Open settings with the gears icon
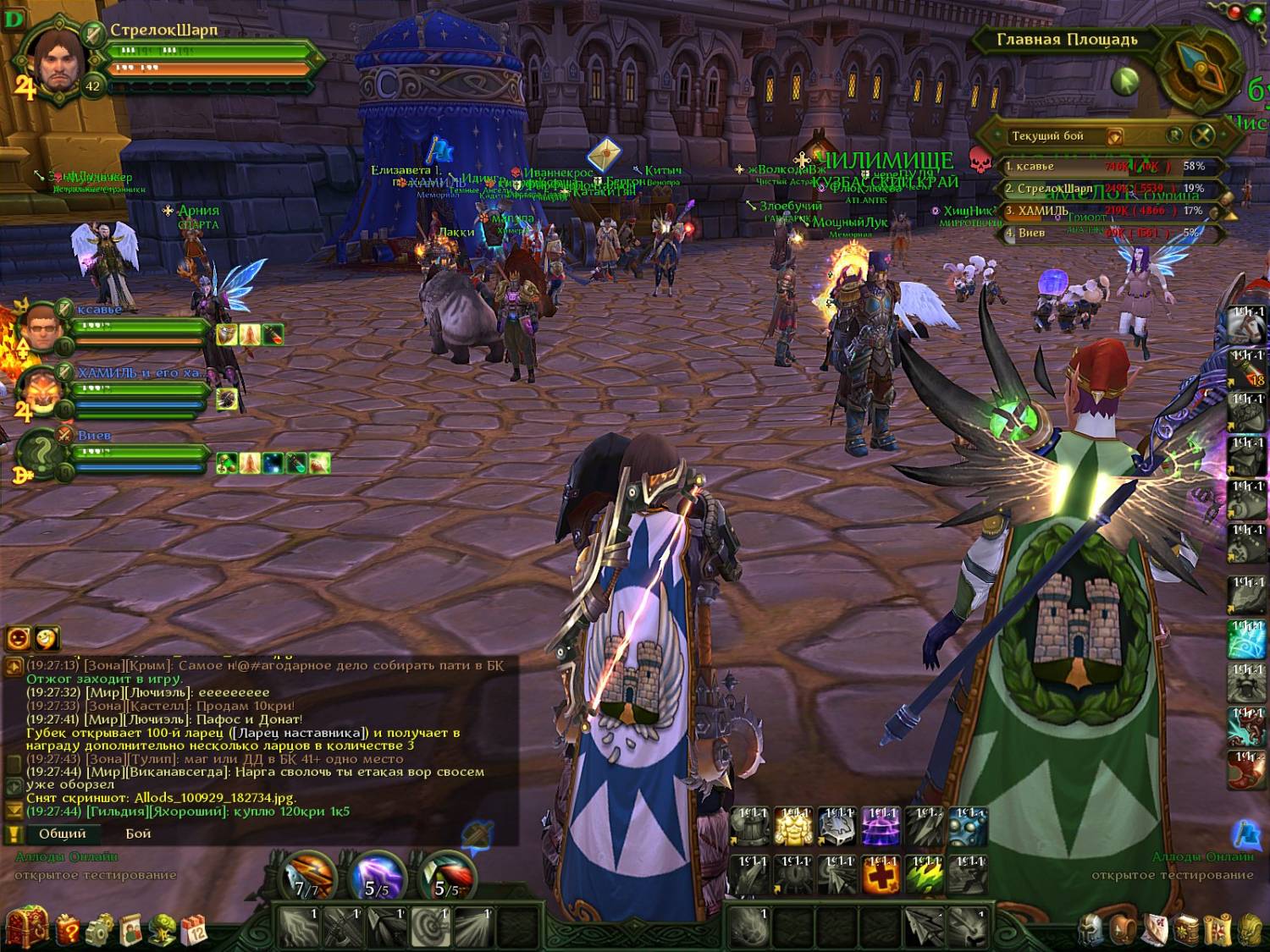The width and height of the screenshot is (1270, 952). (x=100, y=929)
